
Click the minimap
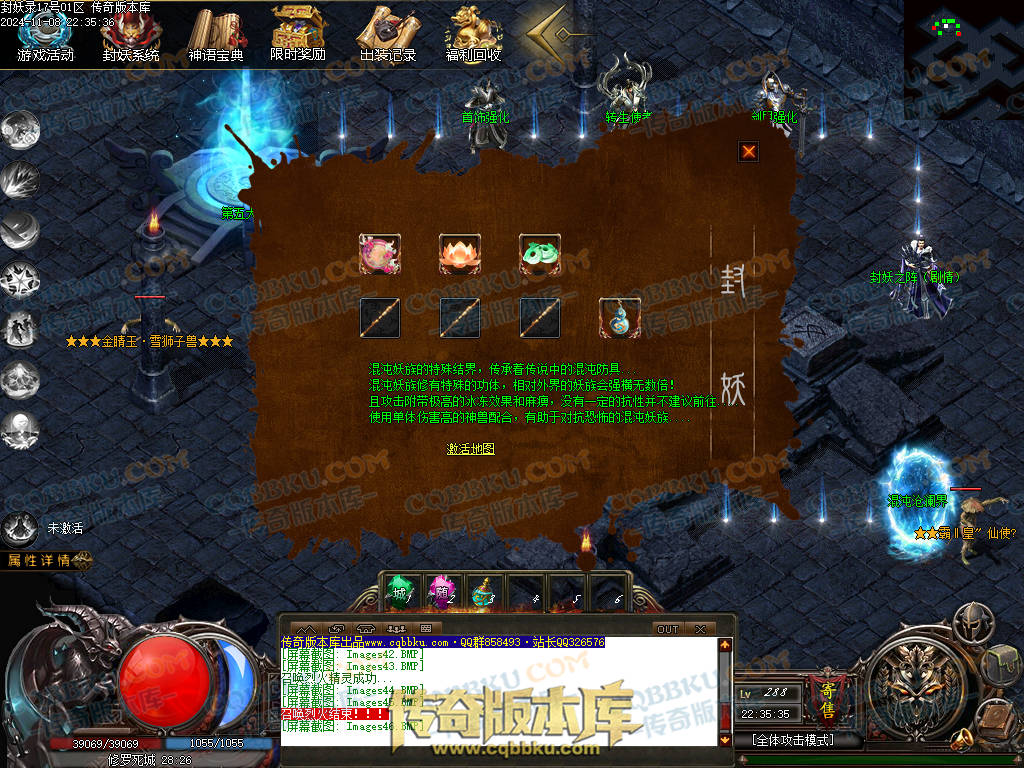(x=963, y=60)
